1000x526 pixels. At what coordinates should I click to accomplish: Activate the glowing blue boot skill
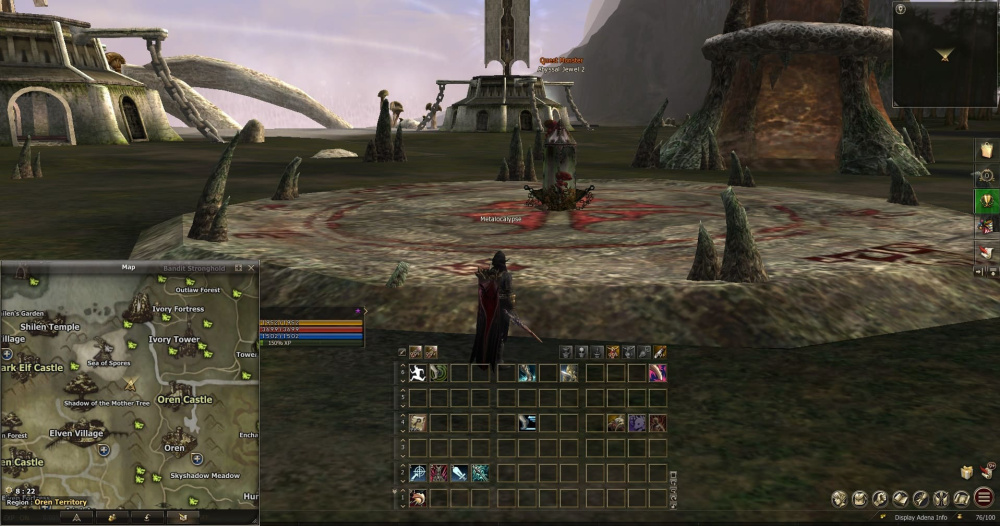click(x=527, y=373)
